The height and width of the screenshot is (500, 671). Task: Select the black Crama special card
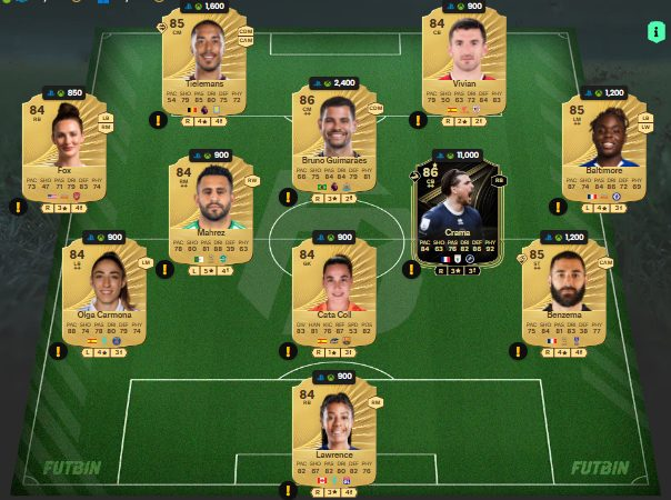[459, 213]
